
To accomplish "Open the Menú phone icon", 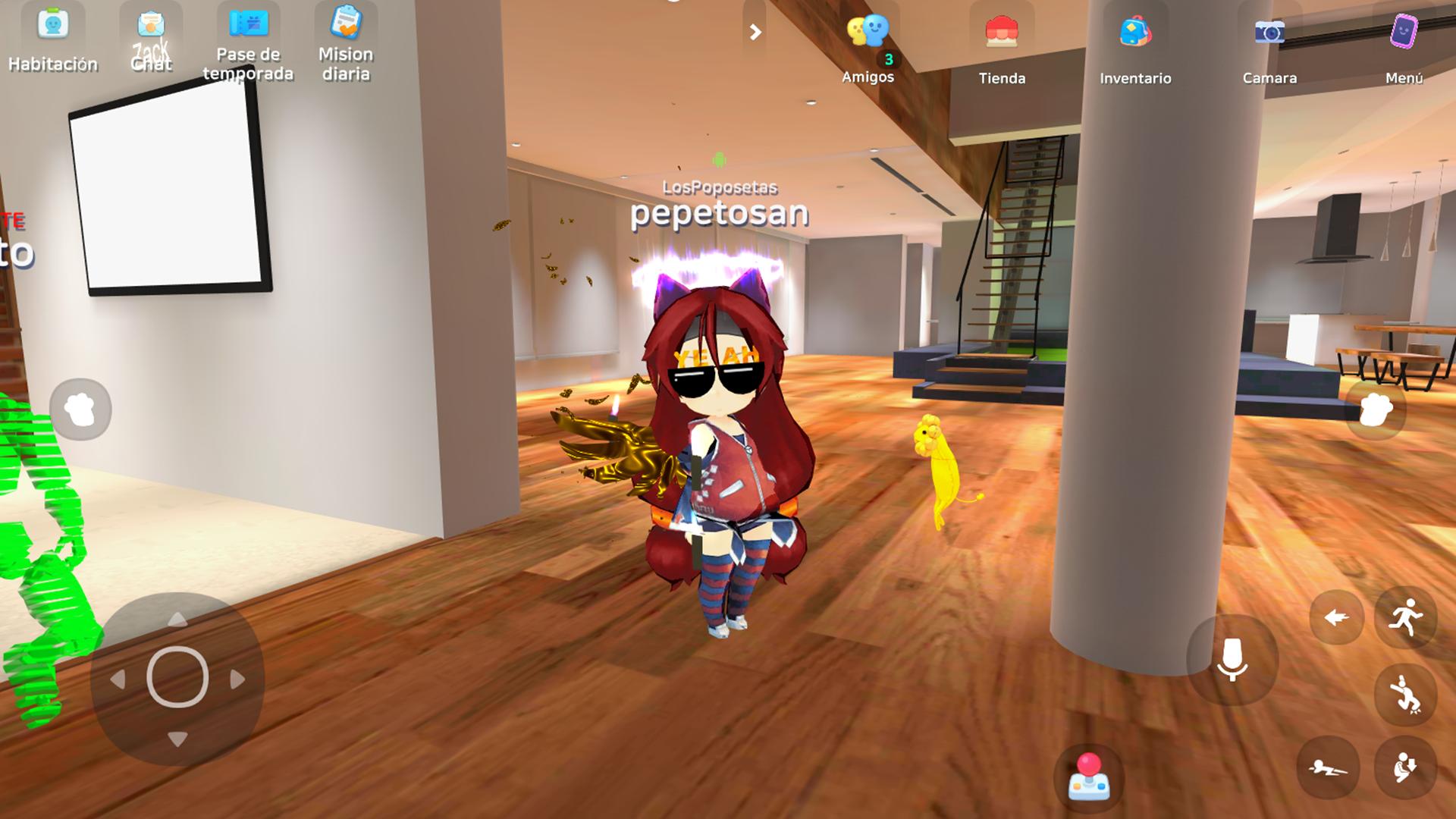I will (1403, 45).
